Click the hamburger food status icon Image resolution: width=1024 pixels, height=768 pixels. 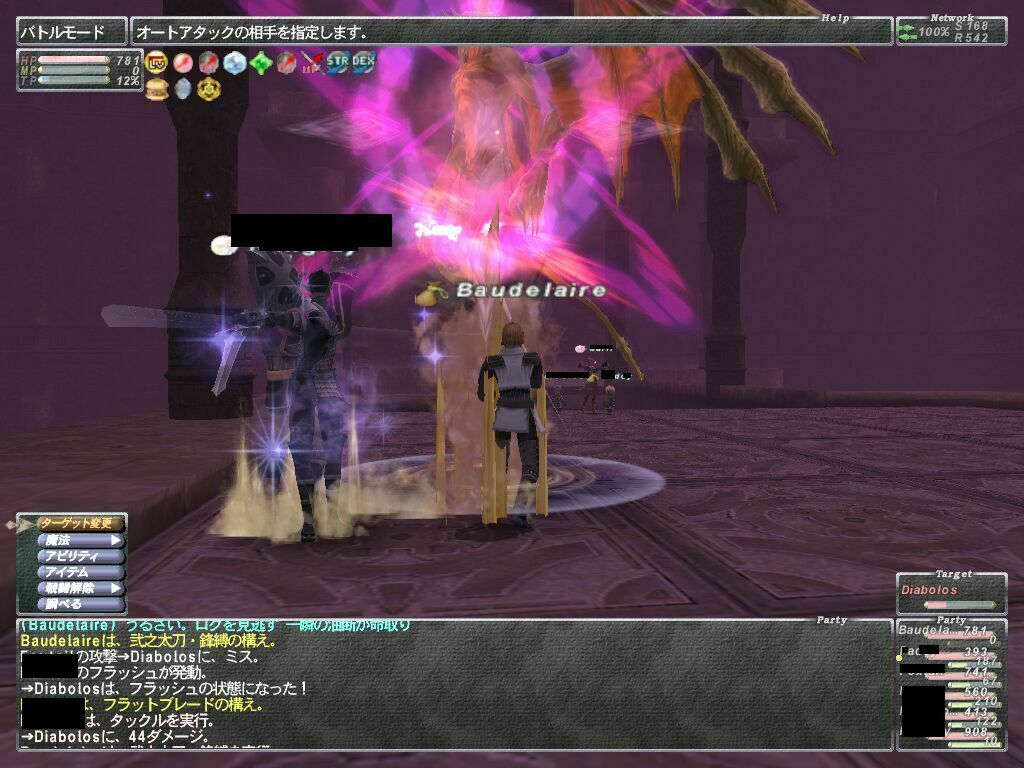(x=156, y=88)
